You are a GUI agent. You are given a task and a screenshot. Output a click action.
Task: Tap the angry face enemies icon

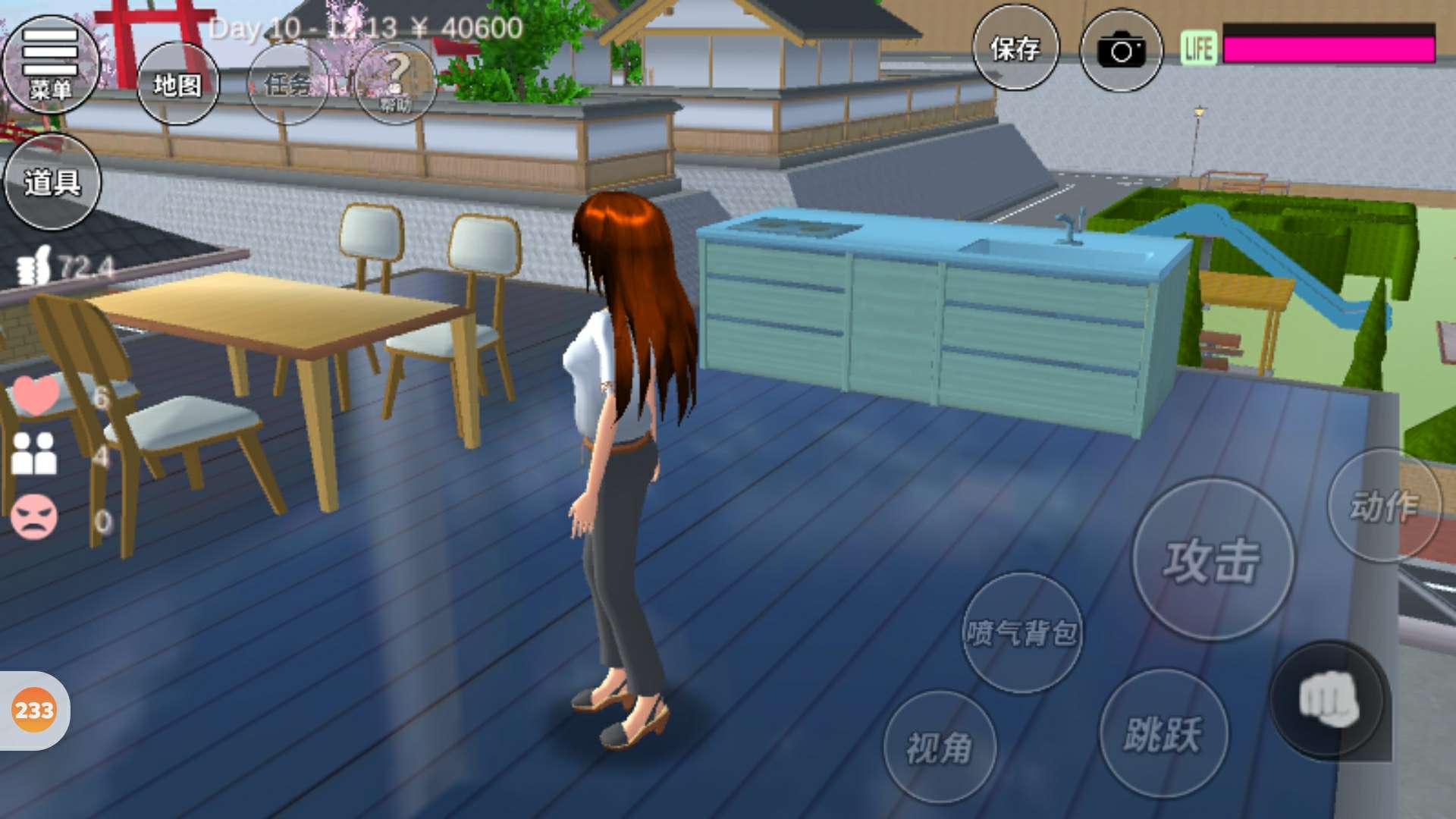click(34, 517)
